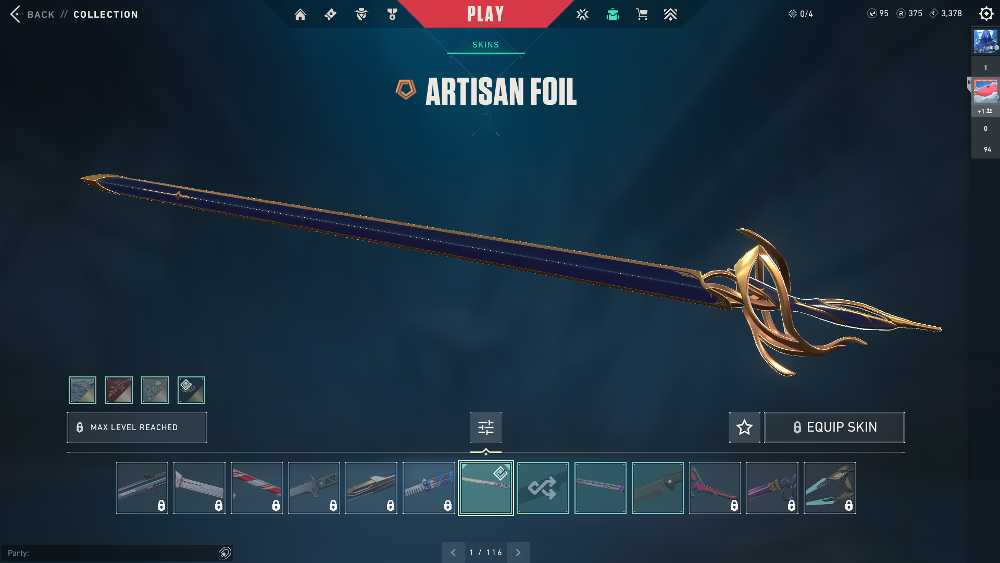1000x563 pixels.
Task: Choose the red and white striped melee skin
Action: click(x=257, y=488)
